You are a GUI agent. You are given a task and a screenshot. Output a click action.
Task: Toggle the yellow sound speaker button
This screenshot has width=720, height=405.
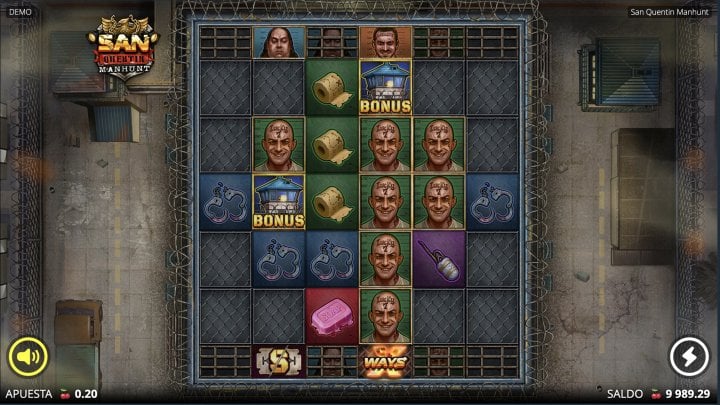click(x=28, y=356)
